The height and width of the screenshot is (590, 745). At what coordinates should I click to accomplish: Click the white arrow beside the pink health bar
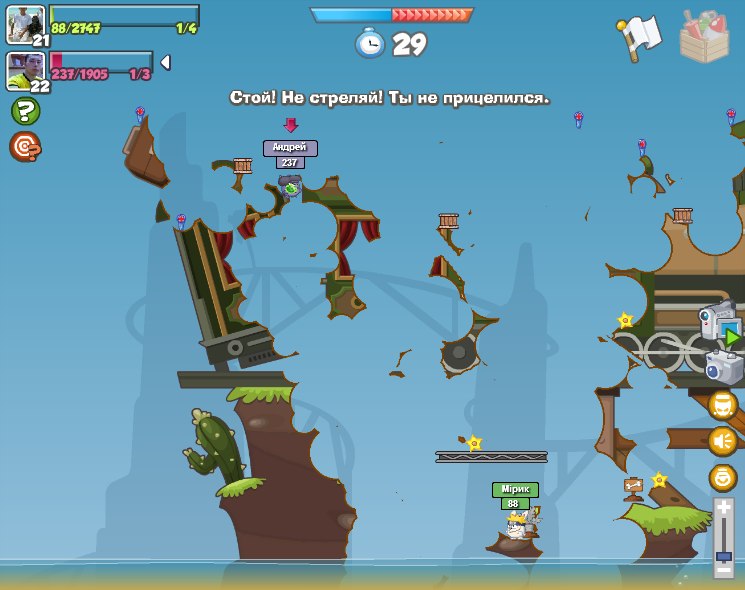tap(165, 62)
